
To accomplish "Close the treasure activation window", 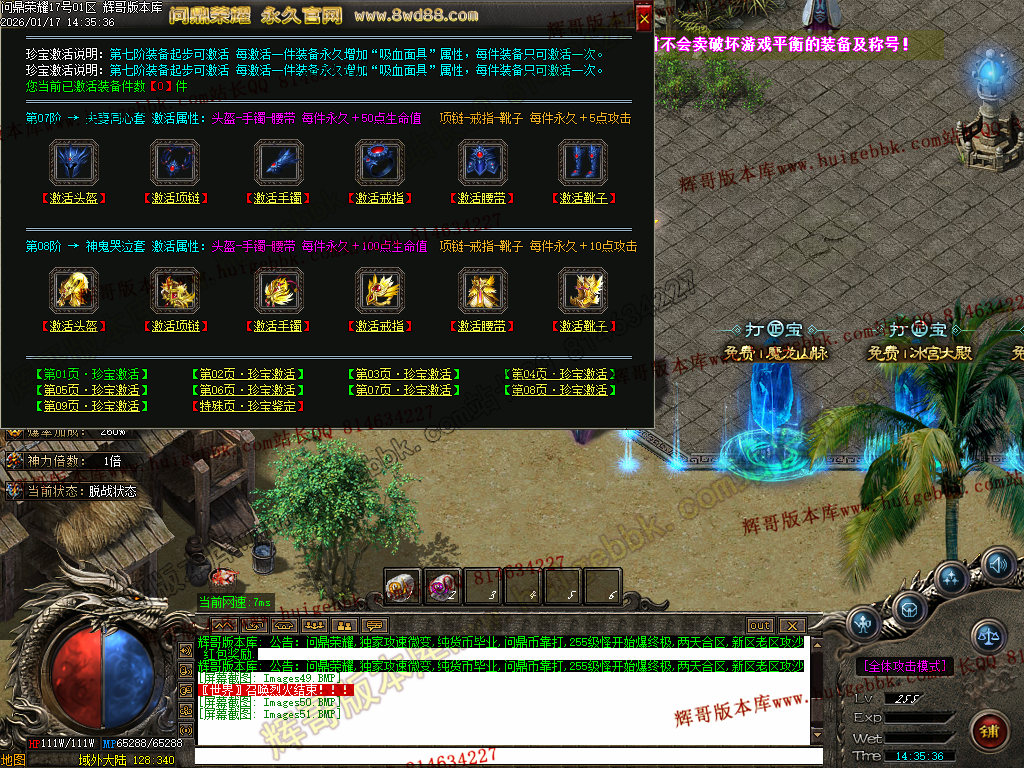I will [644, 18].
